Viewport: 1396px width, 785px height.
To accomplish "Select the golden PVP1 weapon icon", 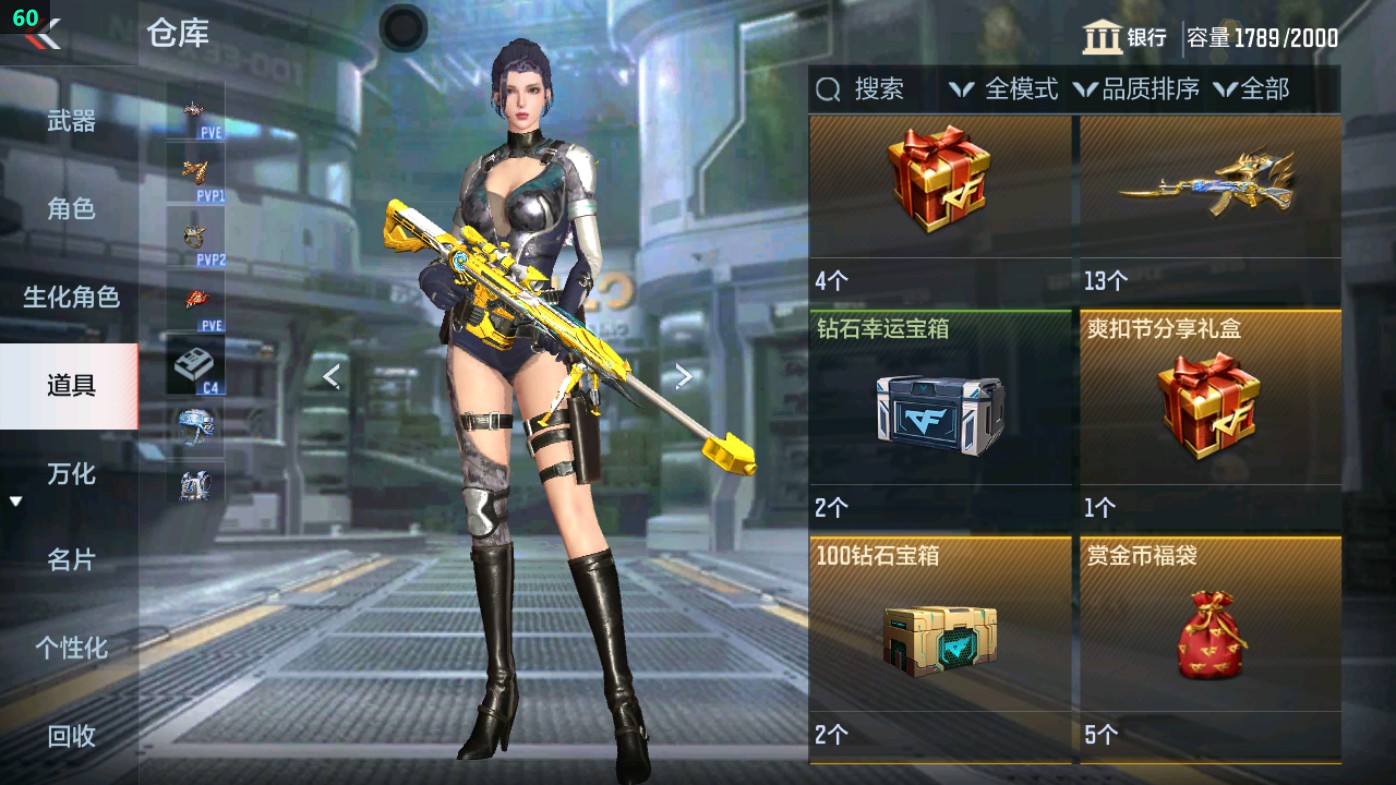I will (x=196, y=173).
